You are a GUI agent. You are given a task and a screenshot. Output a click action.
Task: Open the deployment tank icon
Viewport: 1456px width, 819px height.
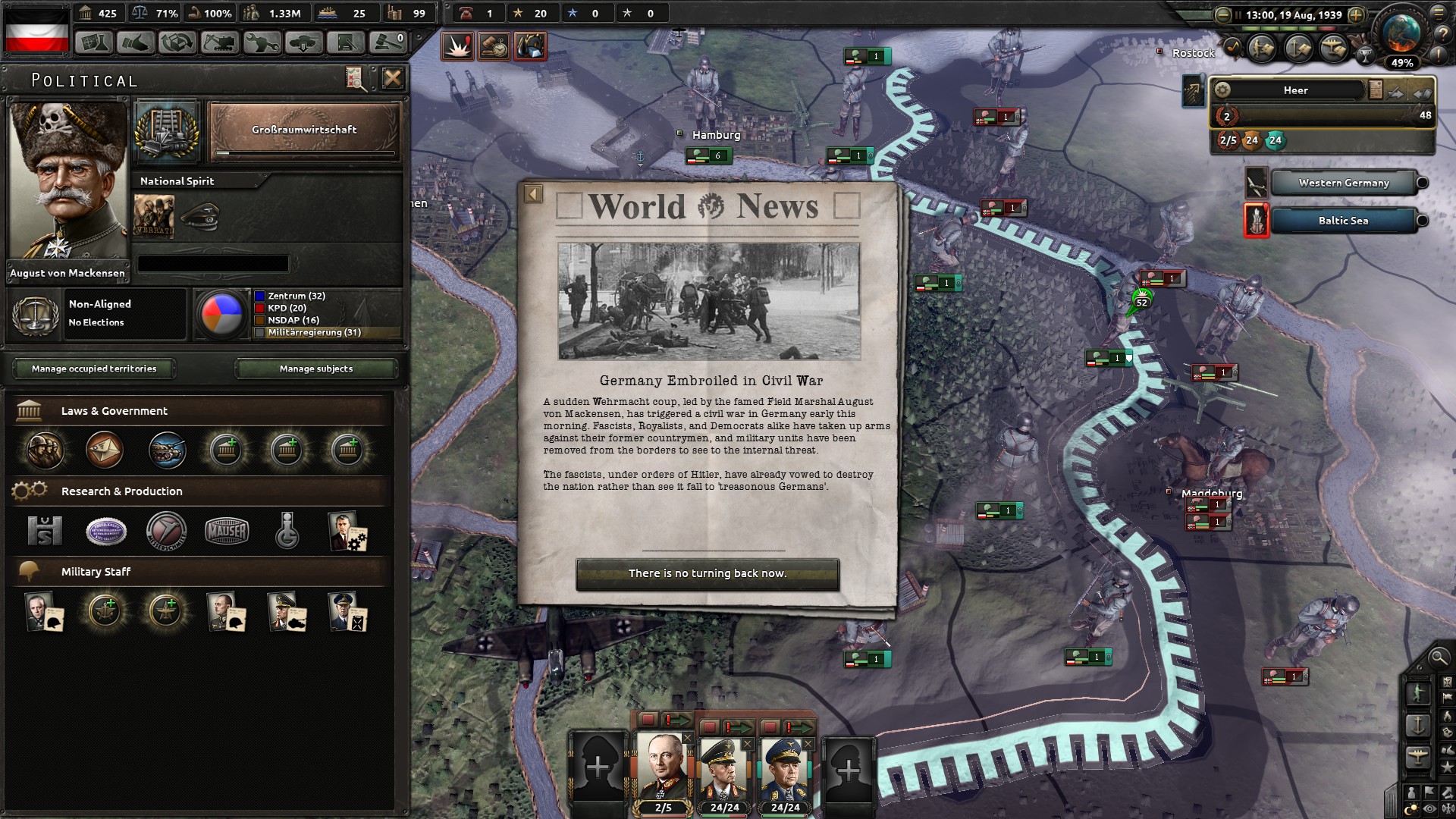(x=303, y=43)
